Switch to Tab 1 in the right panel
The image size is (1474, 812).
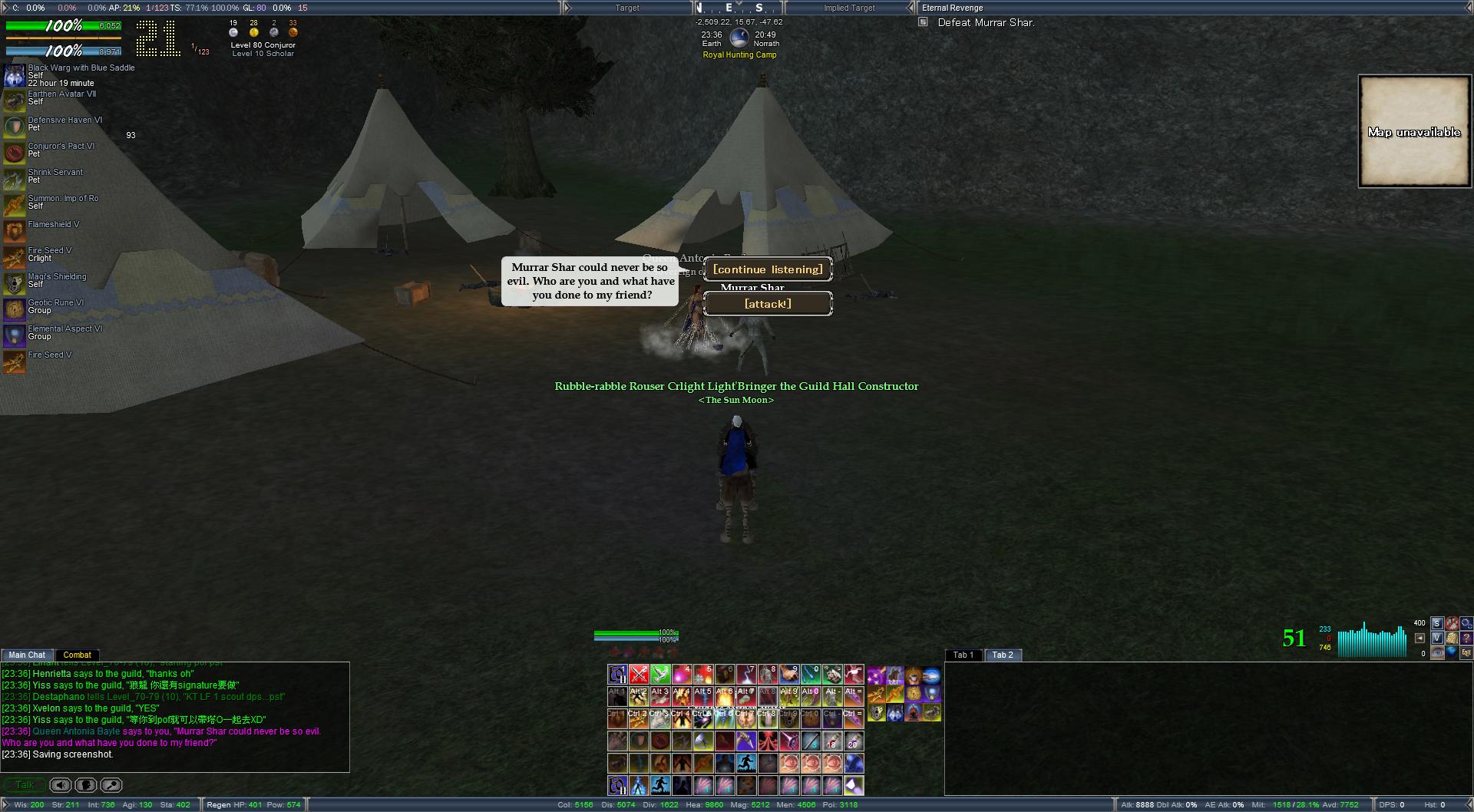963,655
